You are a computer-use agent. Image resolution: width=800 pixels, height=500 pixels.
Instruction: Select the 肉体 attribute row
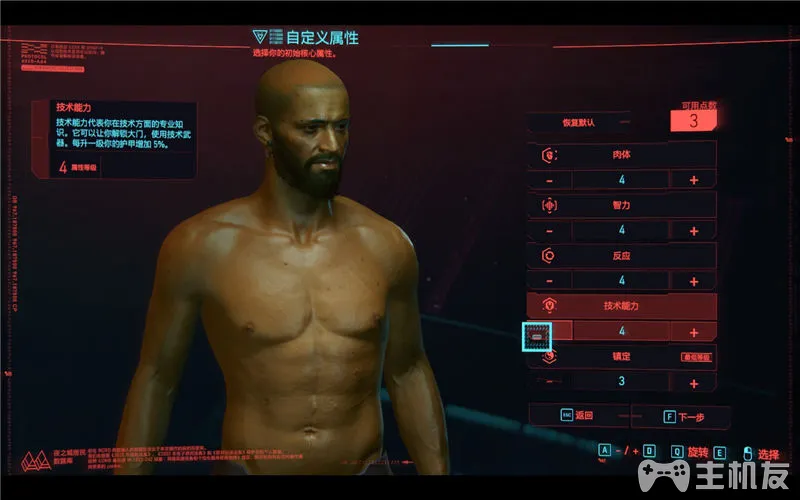(621, 155)
